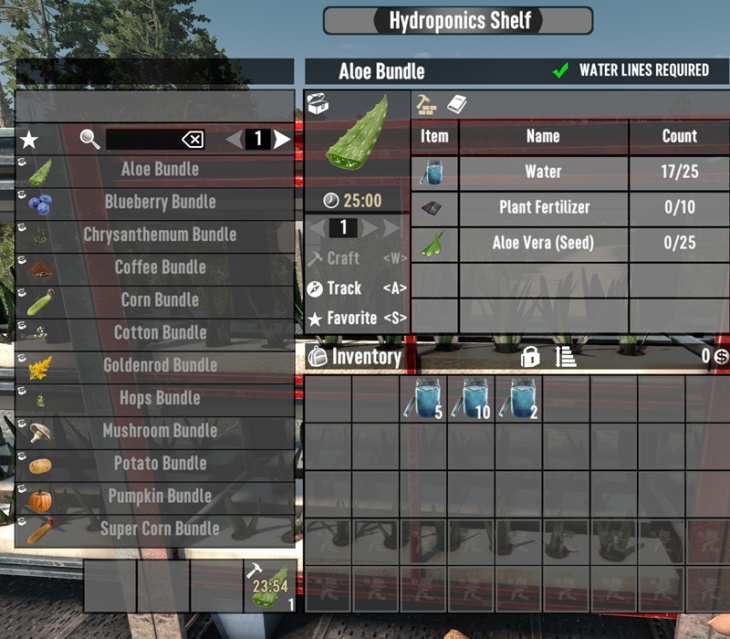The height and width of the screenshot is (639, 730).
Task: Click the Craft button
Action: coord(342,259)
